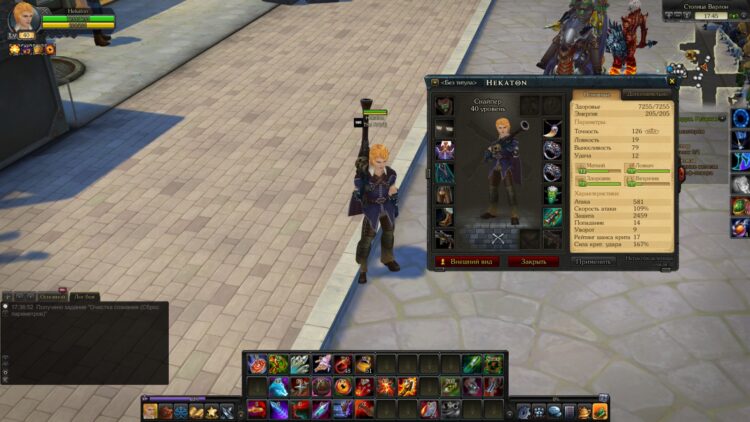Image resolution: width=750 pixels, height=422 pixels.
Task: Switch to the Дополнительно stats tab
Action: coord(645,94)
